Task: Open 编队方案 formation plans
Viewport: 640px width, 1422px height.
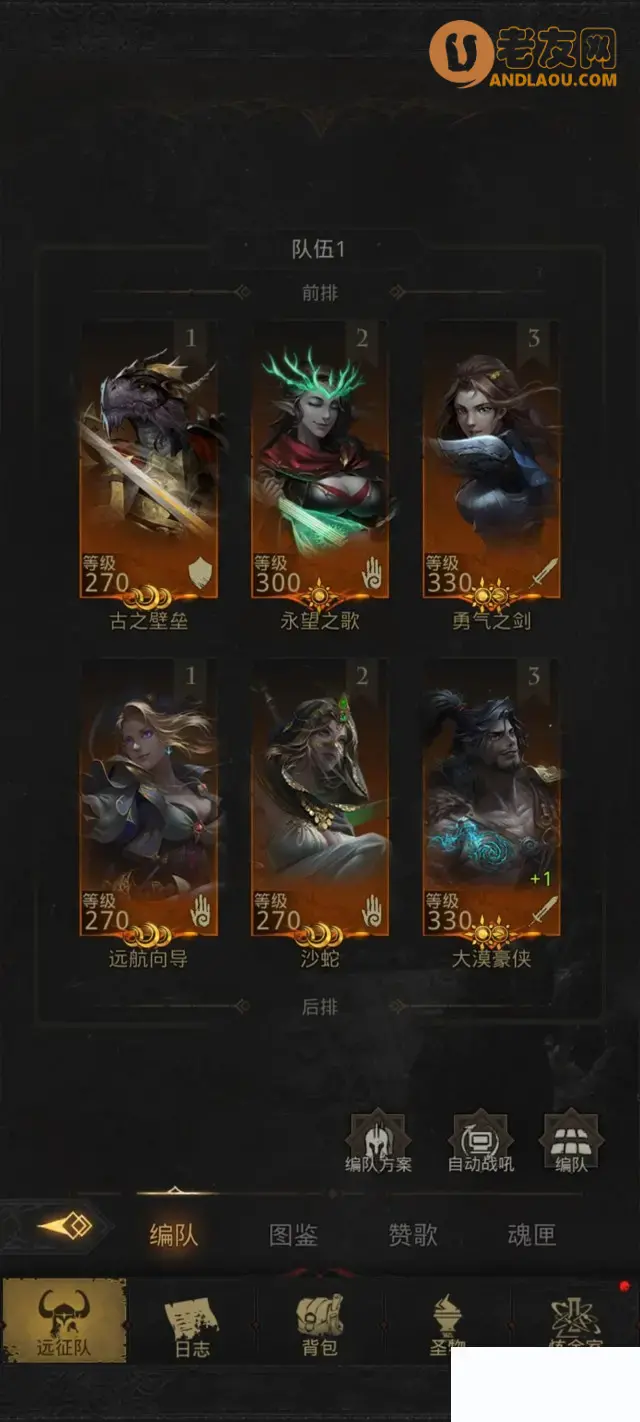Action: pyautogui.click(x=378, y=1140)
